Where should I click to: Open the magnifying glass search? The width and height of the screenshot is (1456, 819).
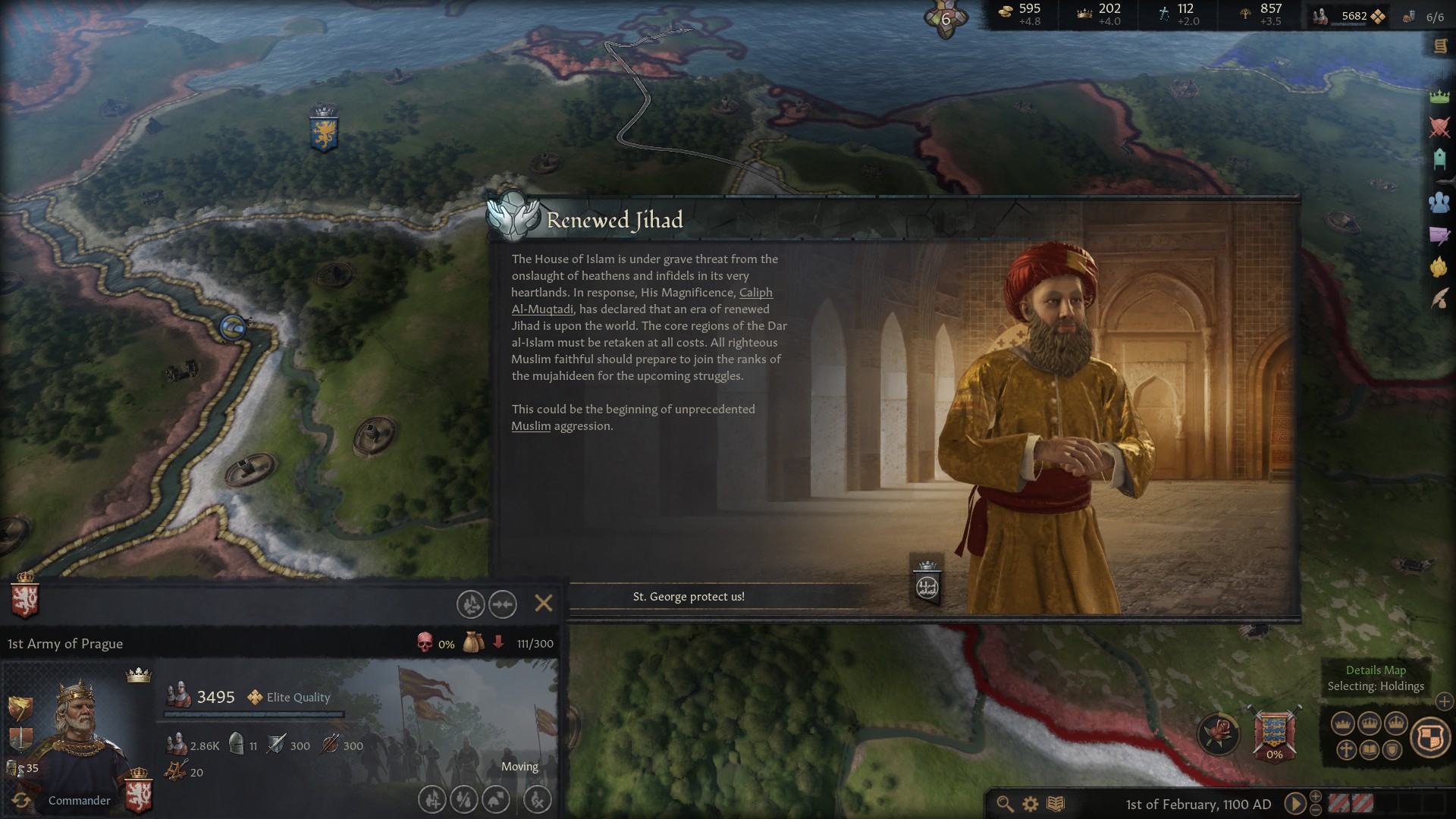click(1005, 804)
